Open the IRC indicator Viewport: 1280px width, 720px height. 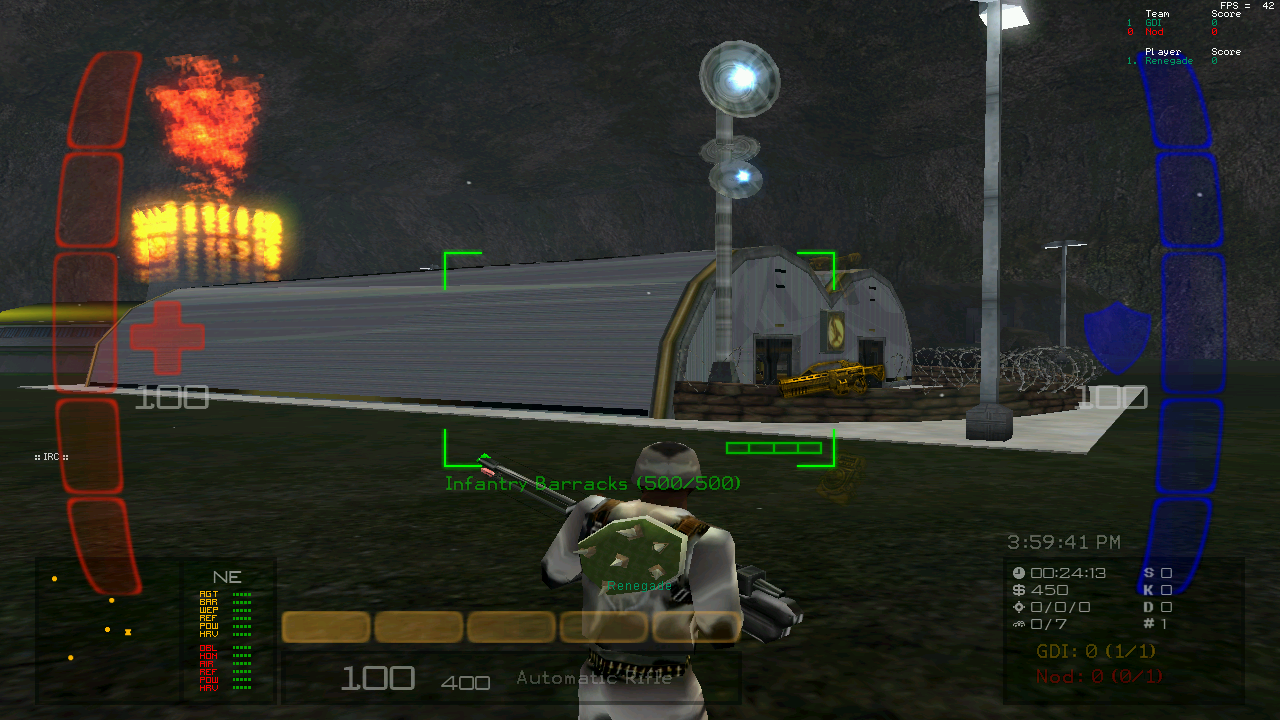pyautogui.click(x=51, y=457)
